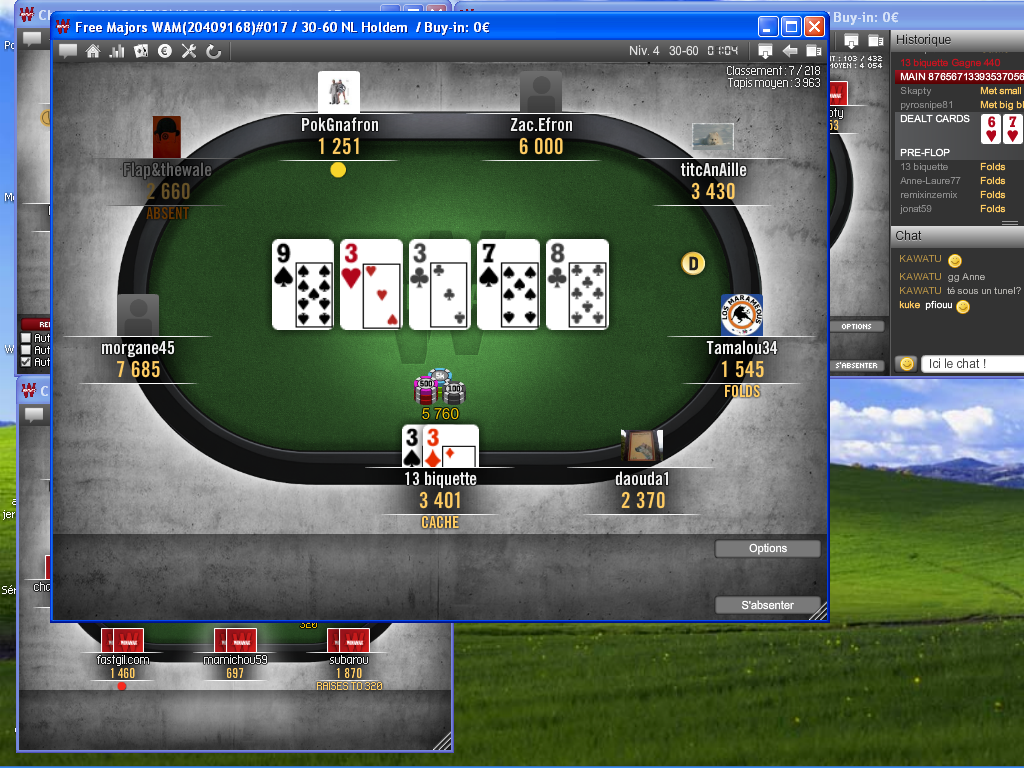Select Tamalou34's player avatar
This screenshot has height=768, width=1024.
742,316
